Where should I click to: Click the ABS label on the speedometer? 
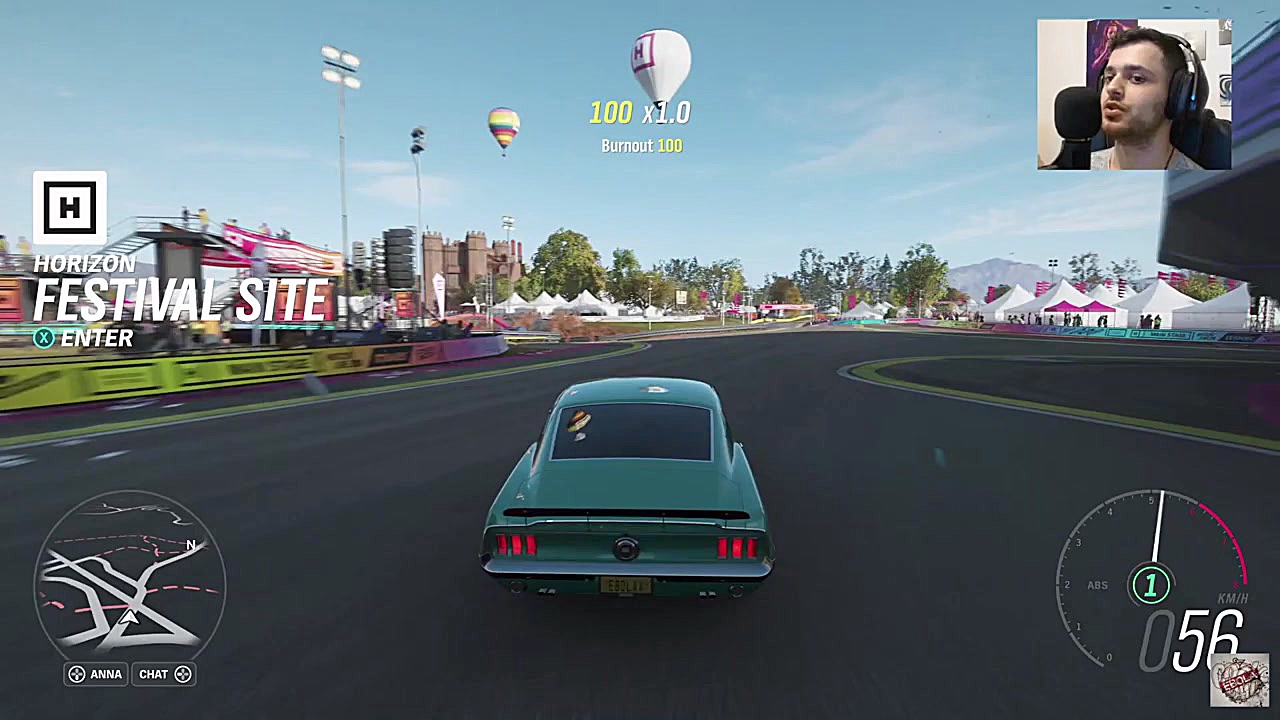coord(1096,585)
